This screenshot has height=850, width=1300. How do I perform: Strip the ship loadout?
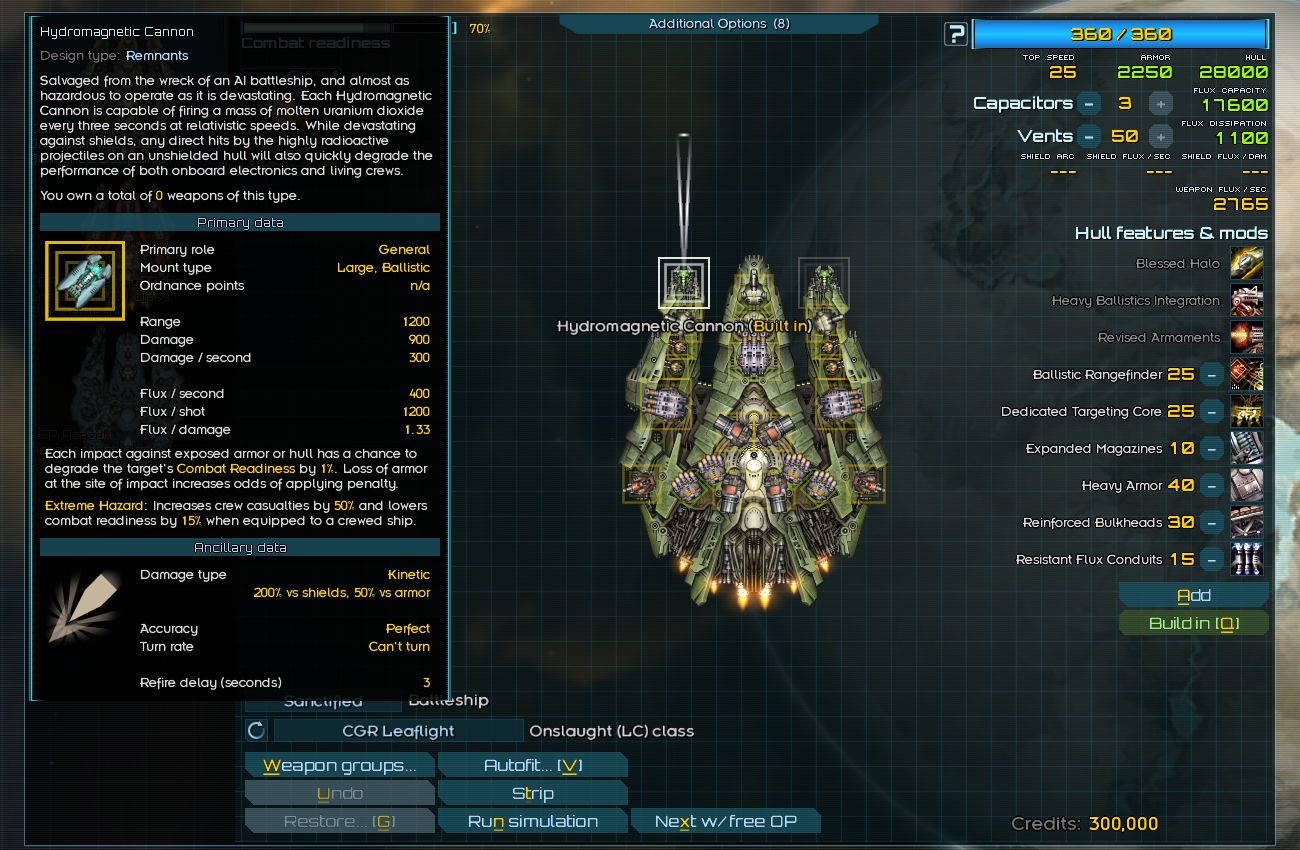[532, 794]
